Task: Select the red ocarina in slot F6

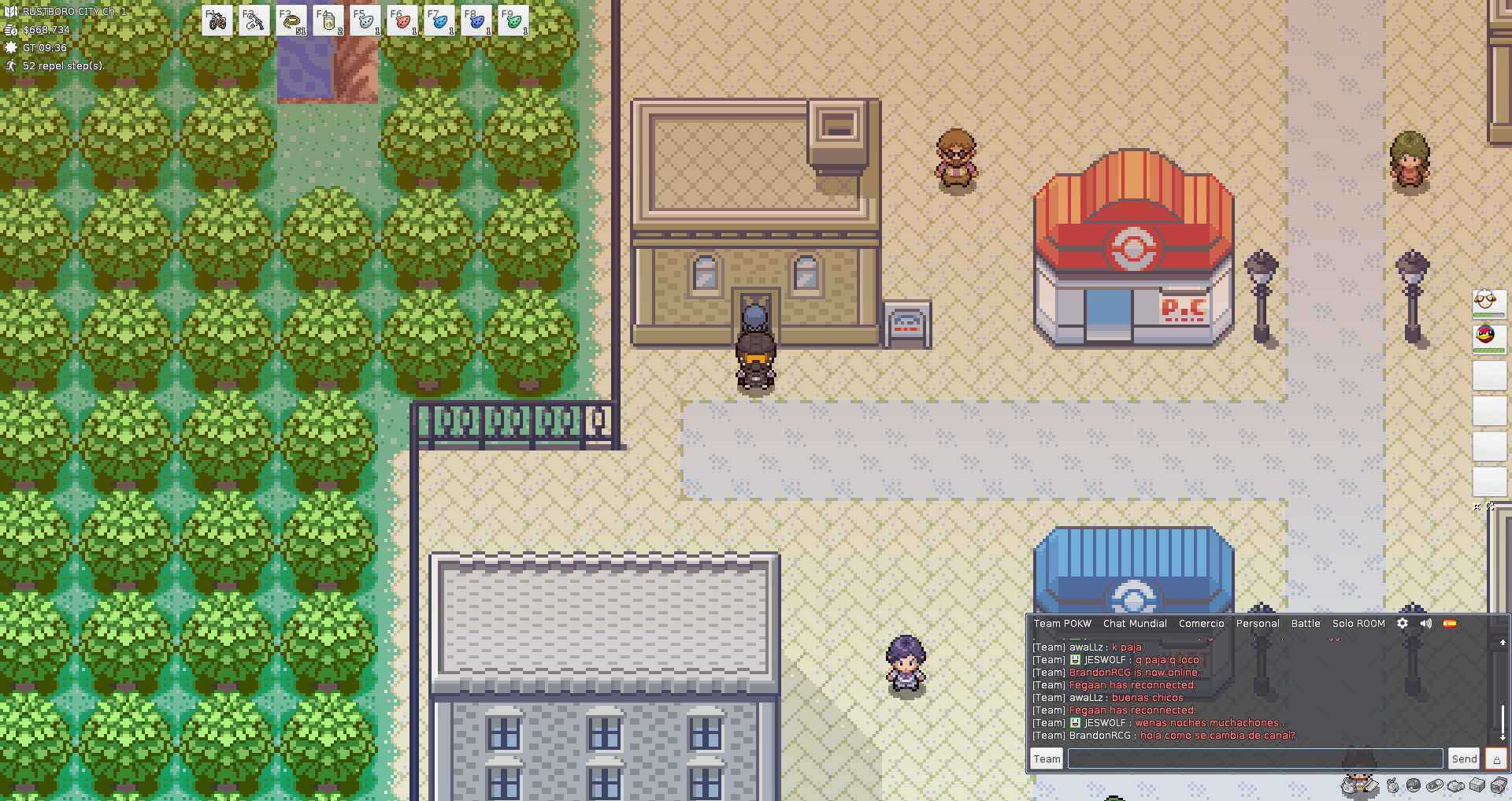Action: 402,21
